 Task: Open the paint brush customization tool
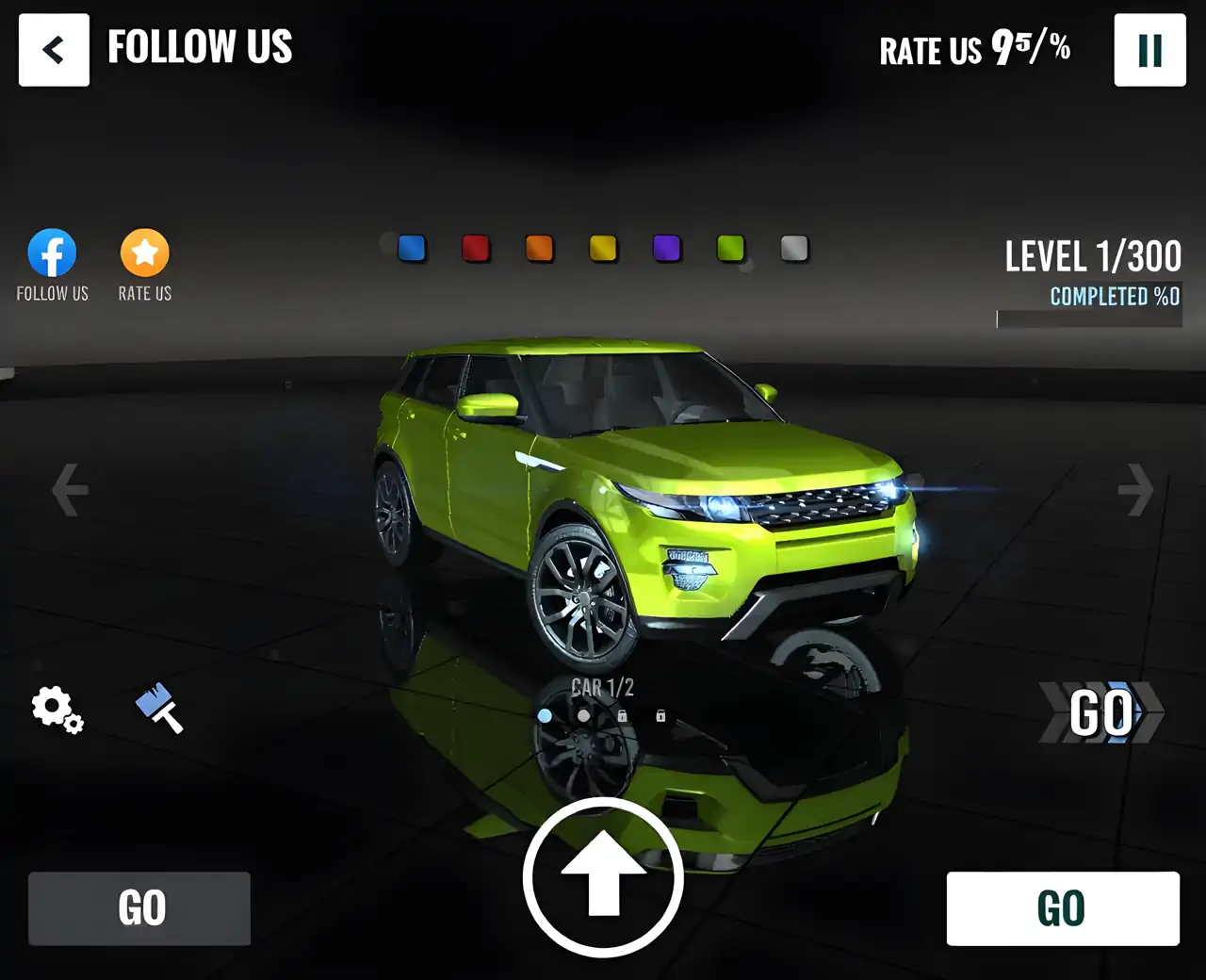(159, 708)
